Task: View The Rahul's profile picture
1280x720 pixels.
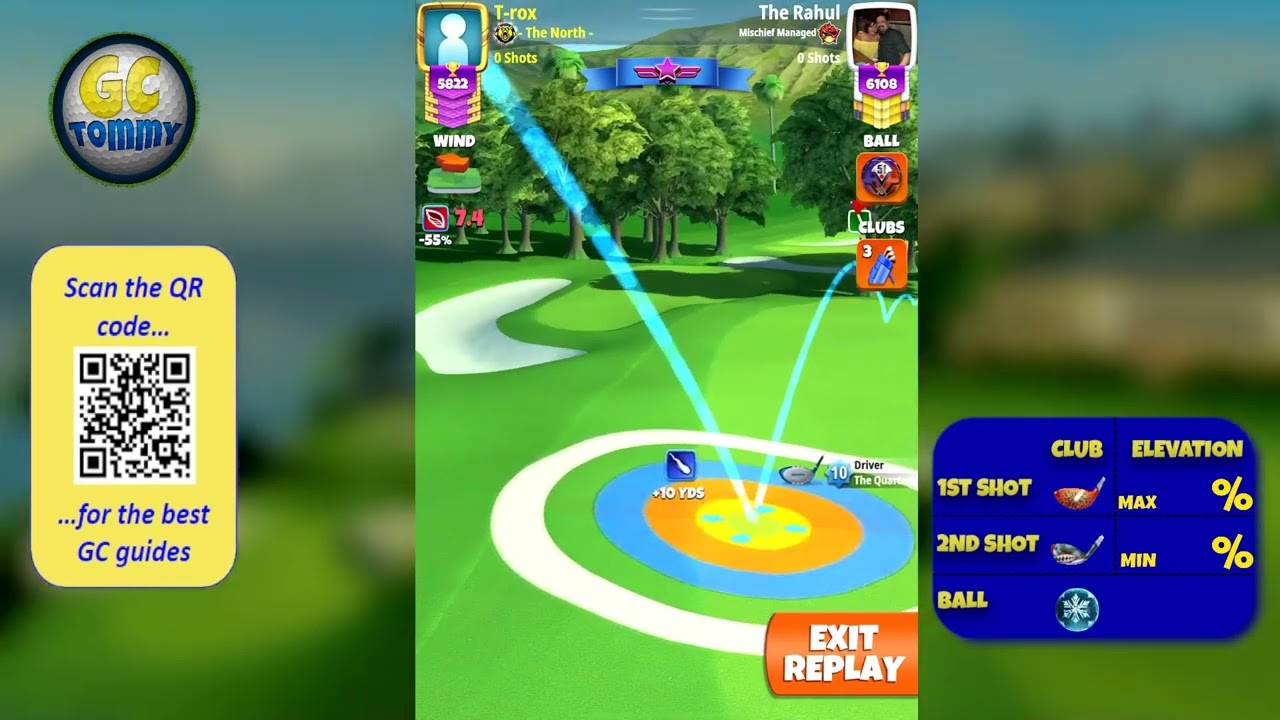Action: pos(881,38)
